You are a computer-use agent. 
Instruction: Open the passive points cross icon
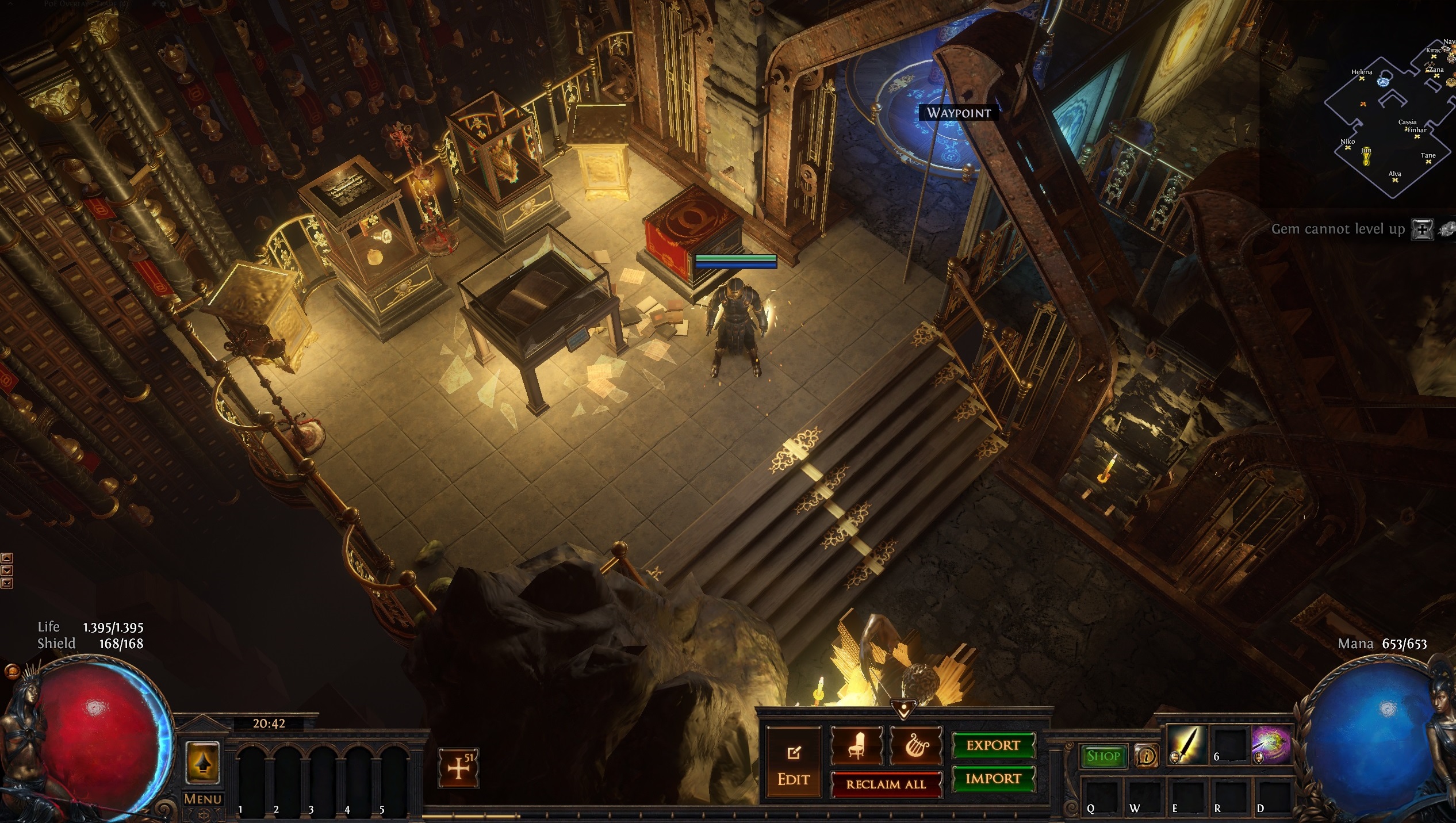tap(458, 768)
